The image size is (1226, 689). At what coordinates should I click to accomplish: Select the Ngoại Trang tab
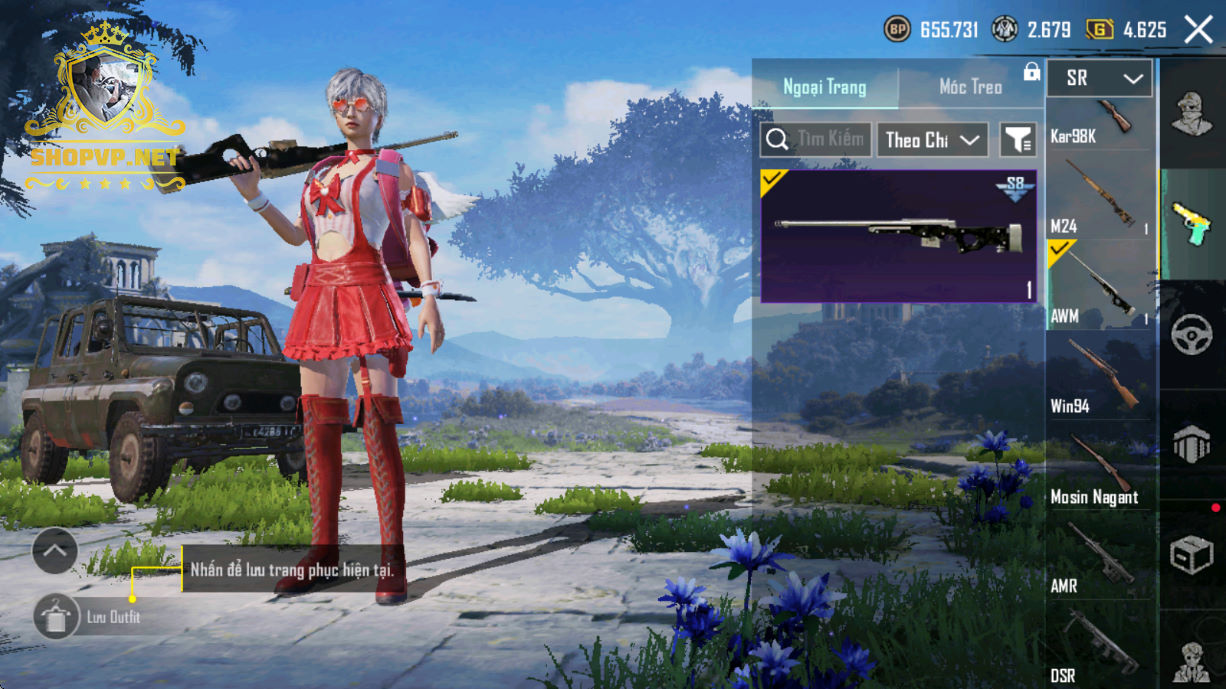(825, 87)
